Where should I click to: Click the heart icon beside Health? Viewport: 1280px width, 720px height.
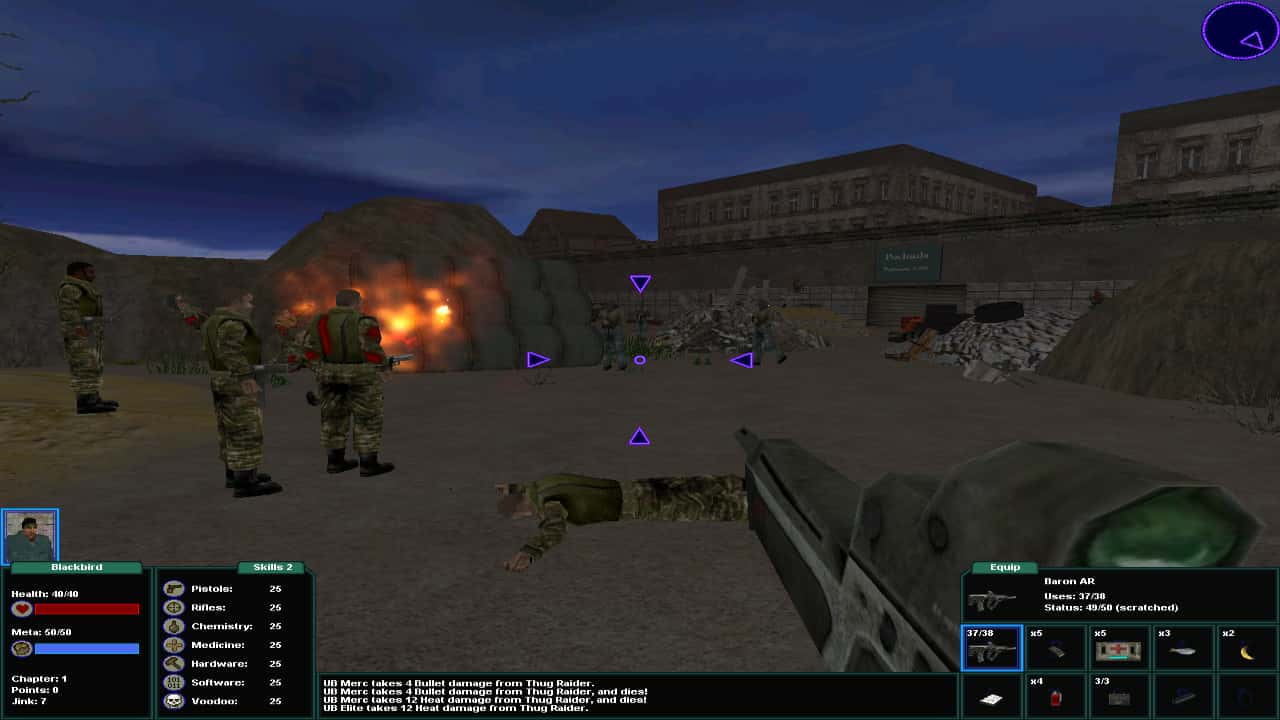pyautogui.click(x=22, y=606)
